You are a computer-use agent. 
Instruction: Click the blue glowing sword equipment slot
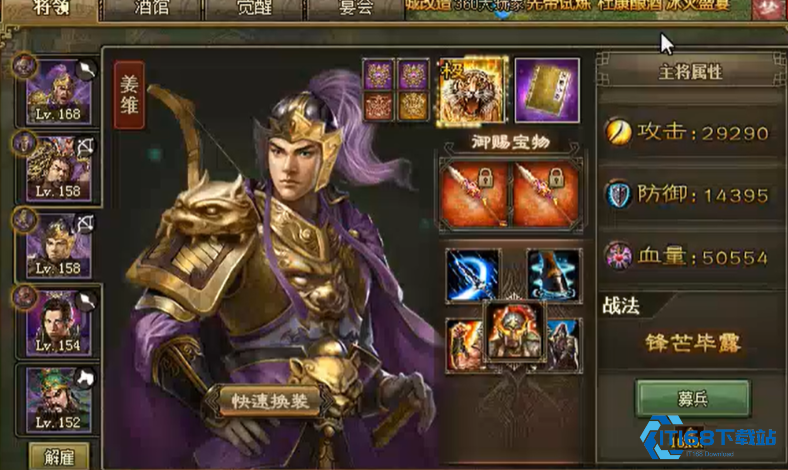[x=472, y=275]
